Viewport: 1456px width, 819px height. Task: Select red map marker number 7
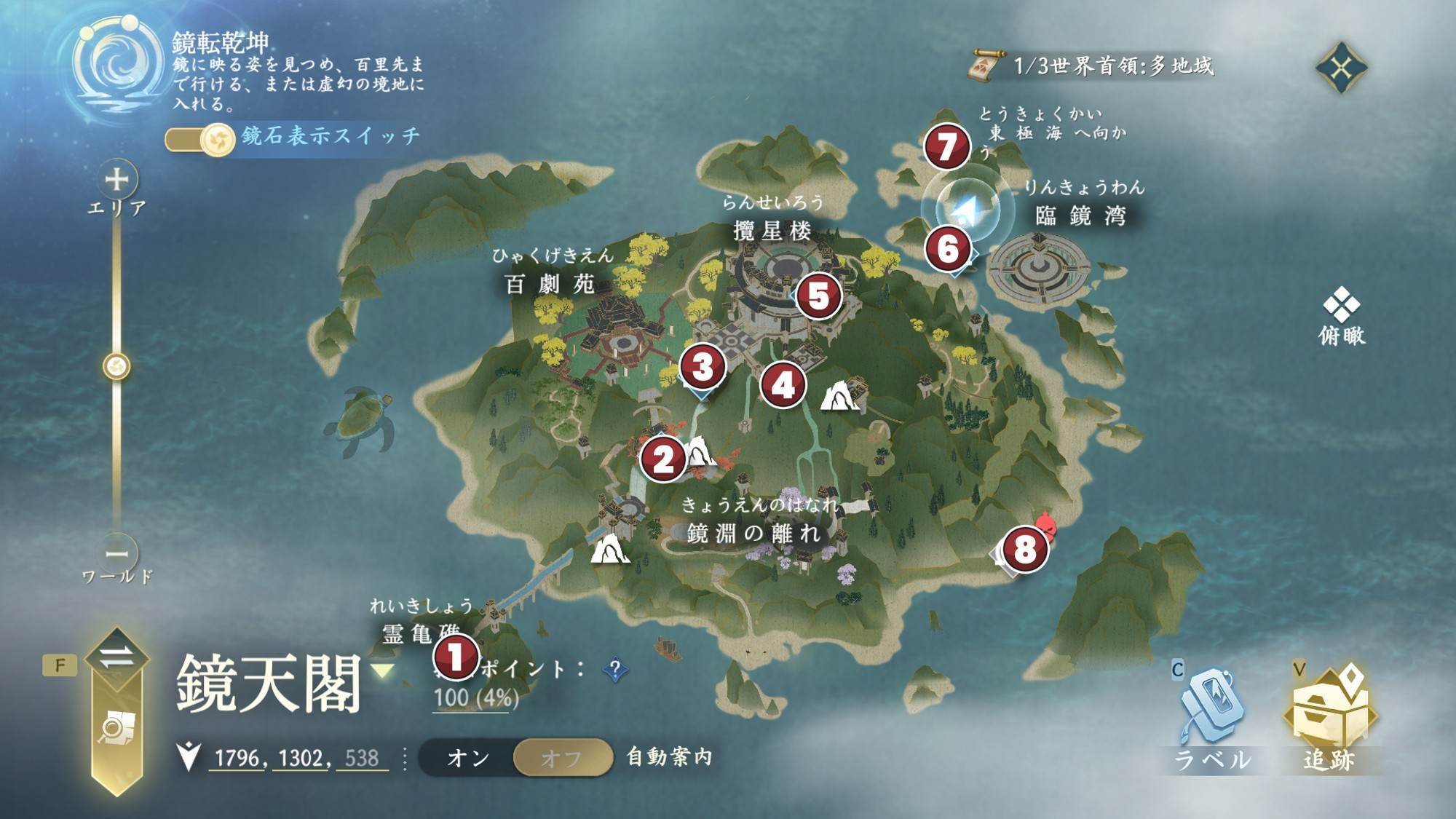point(946,147)
